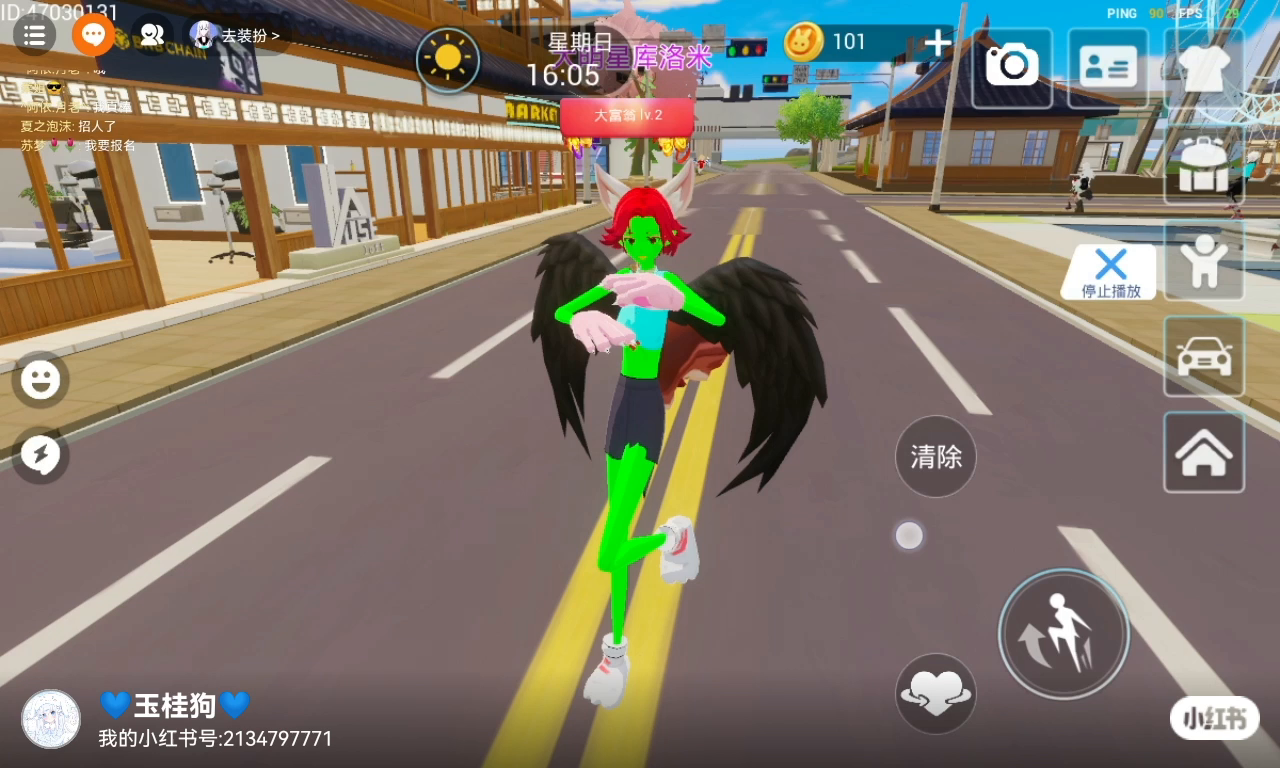Open the friends icon
Screen dimensions: 1280x768
[151, 35]
